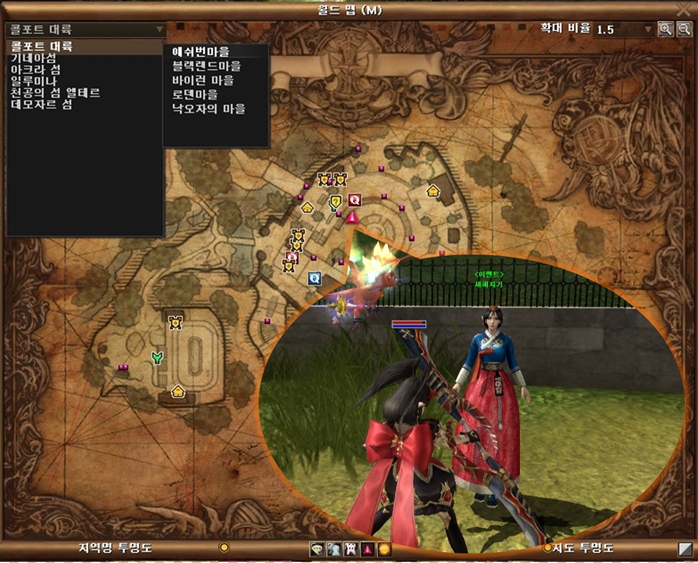Zoom in with the plus magnifier
This screenshot has width=698, height=563.
(666, 30)
